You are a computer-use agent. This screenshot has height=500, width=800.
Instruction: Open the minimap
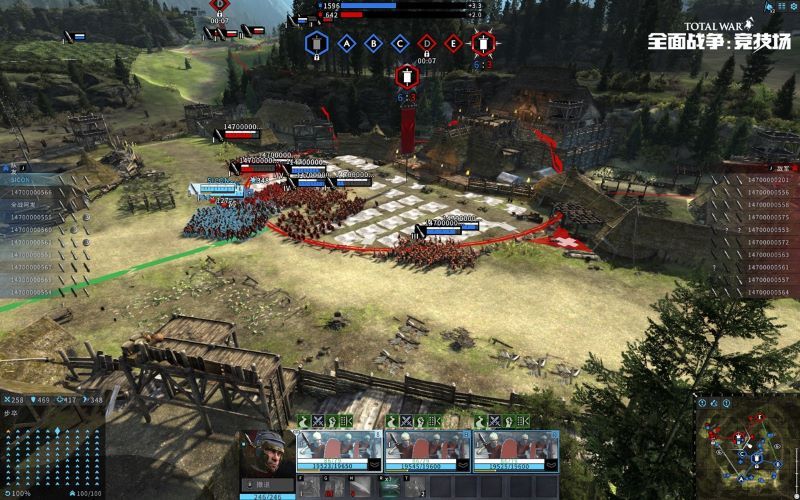coord(746,441)
